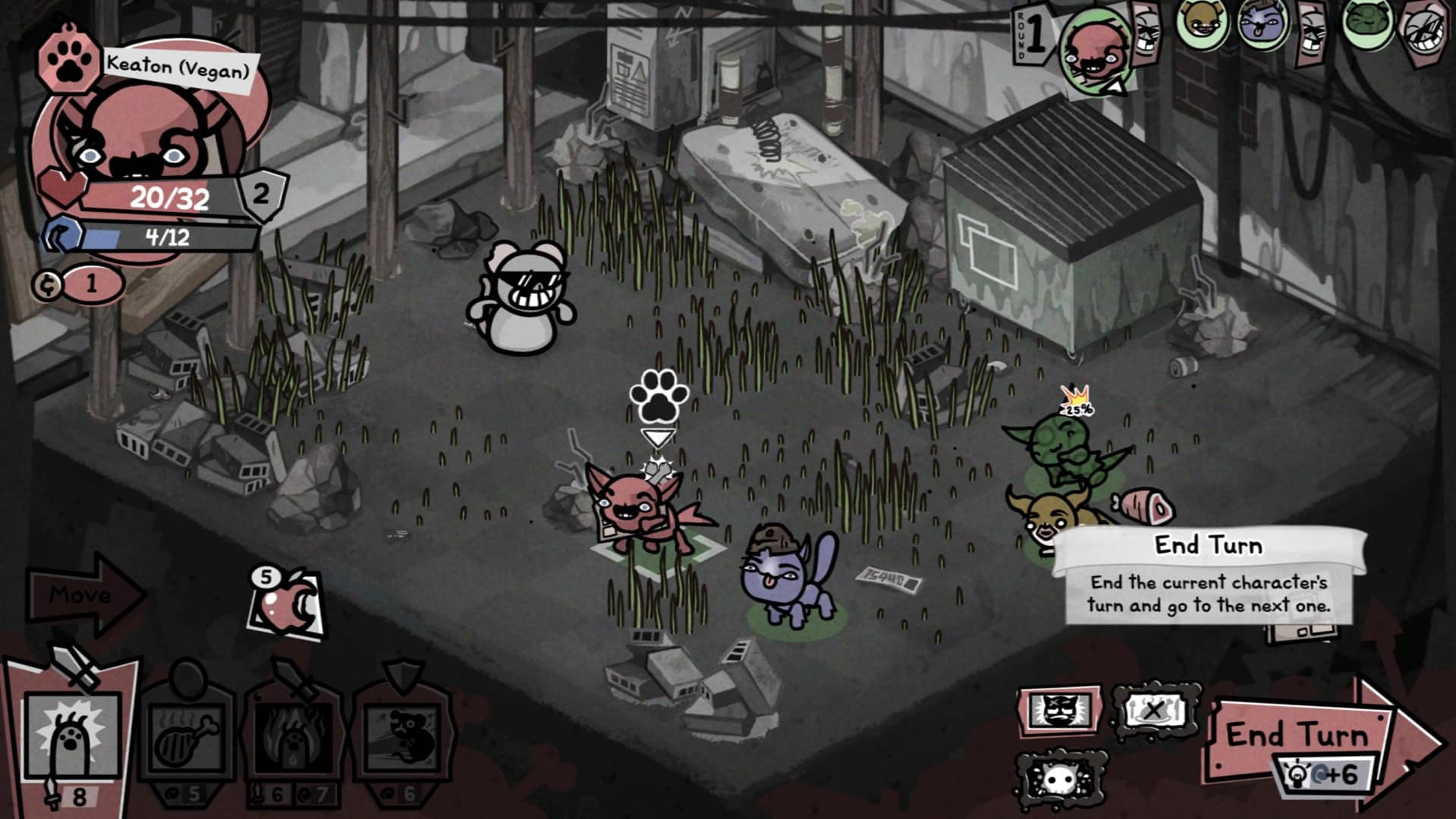Use the bitten apple item
The width and height of the screenshot is (1456, 819).
pyautogui.click(x=287, y=605)
